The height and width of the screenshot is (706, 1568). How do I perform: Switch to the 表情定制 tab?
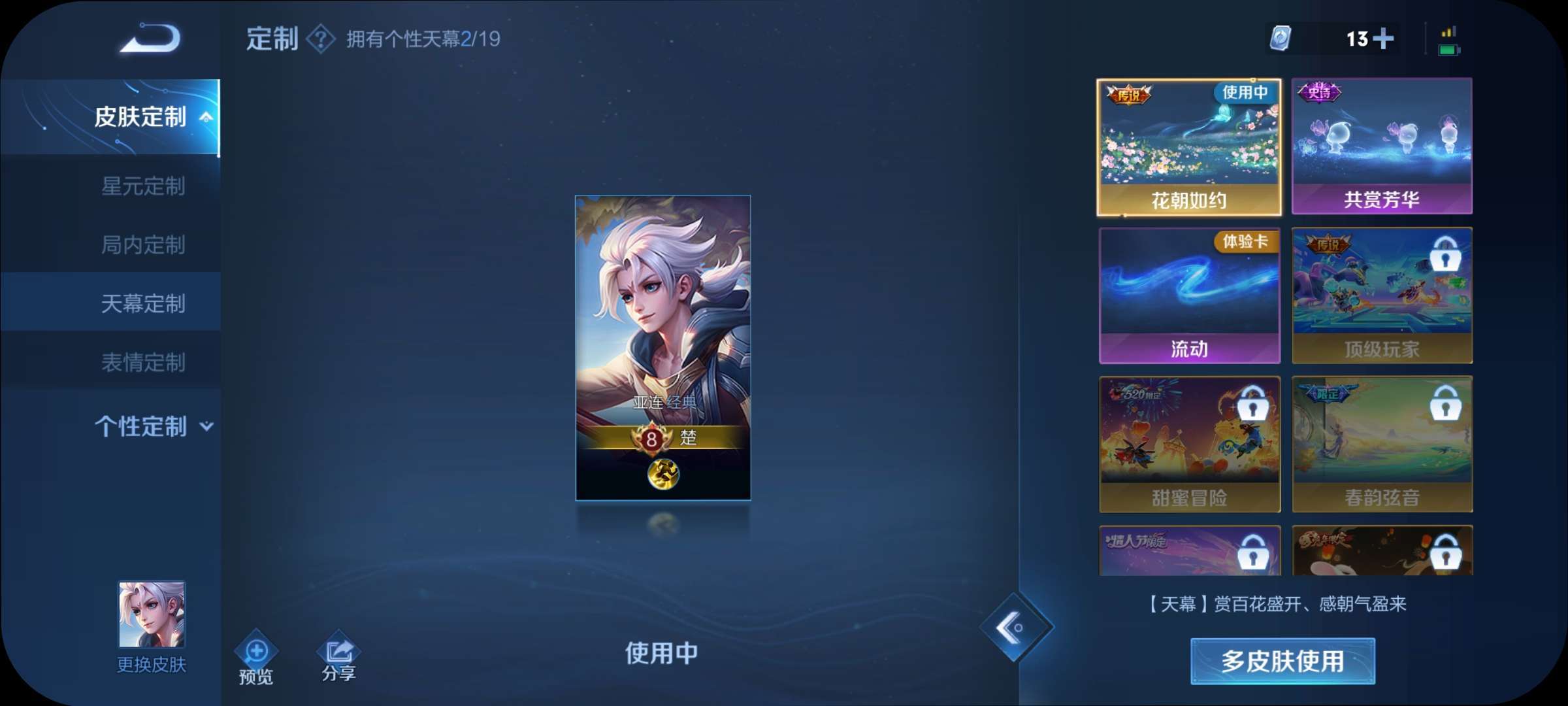pyautogui.click(x=145, y=361)
